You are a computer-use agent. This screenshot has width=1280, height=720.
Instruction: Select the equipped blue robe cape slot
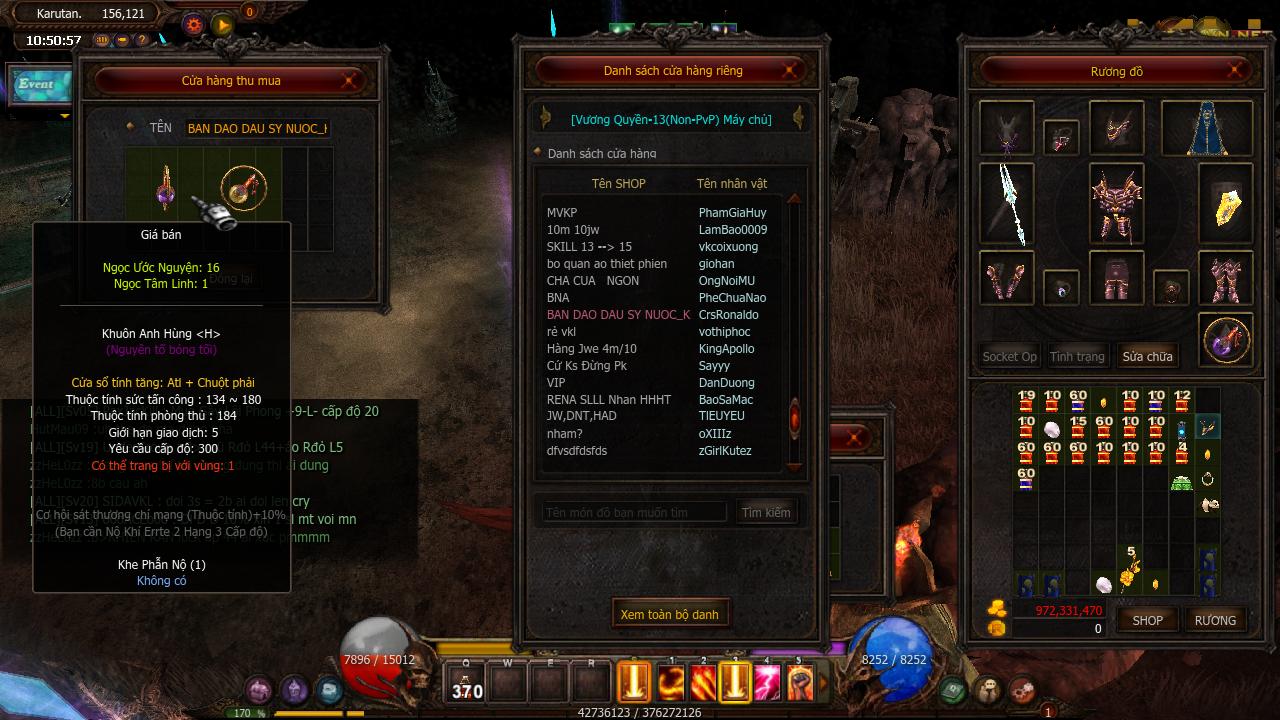click(1207, 128)
